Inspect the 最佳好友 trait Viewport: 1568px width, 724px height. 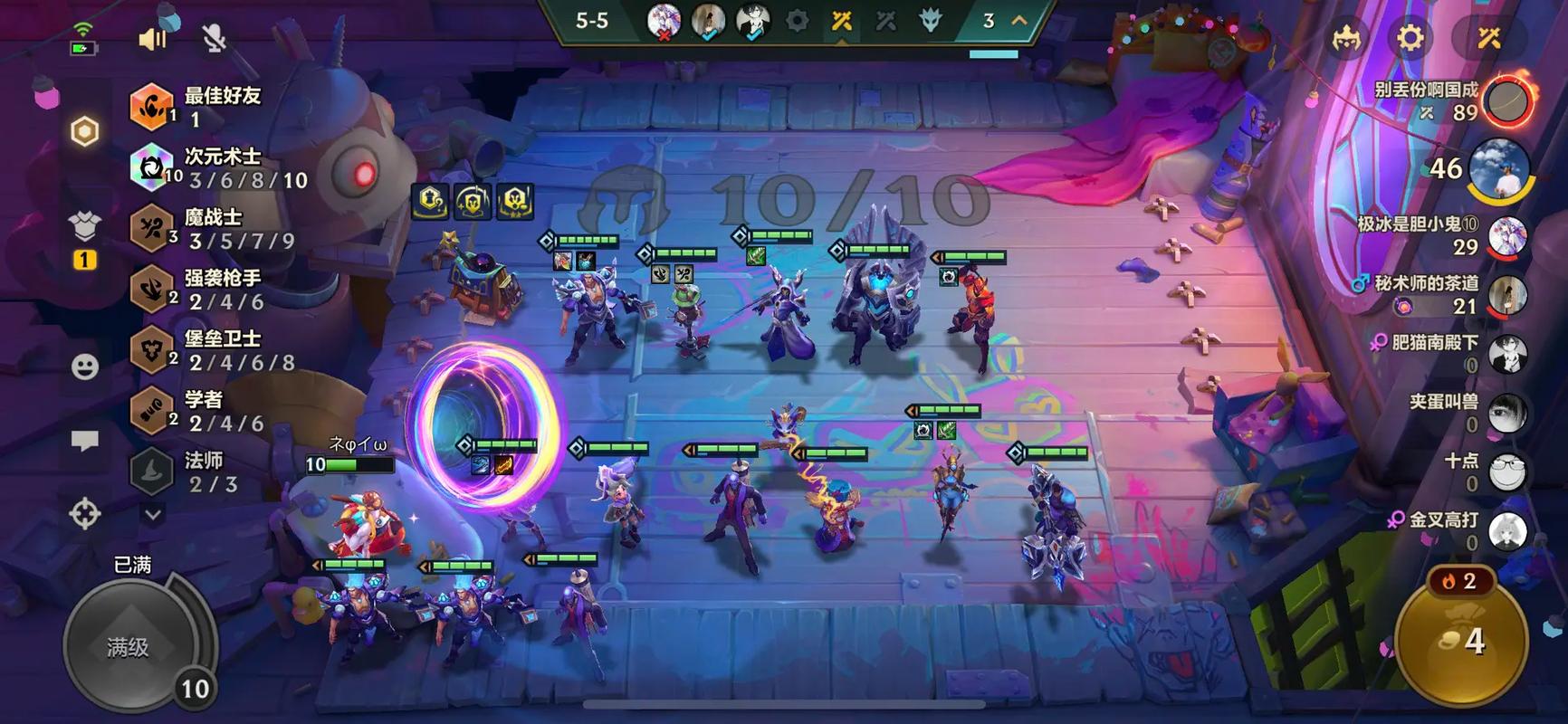pos(221,107)
